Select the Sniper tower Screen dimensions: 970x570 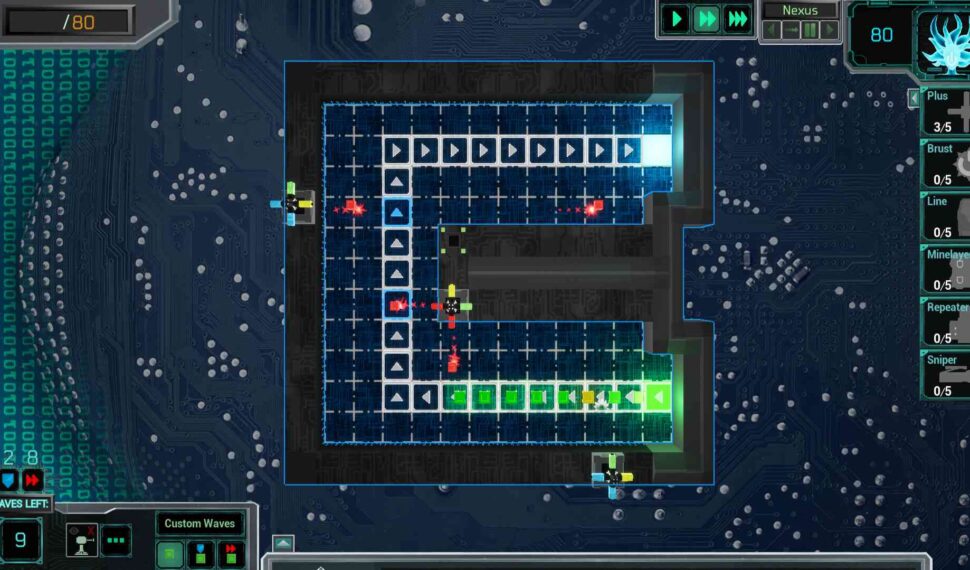click(946, 373)
